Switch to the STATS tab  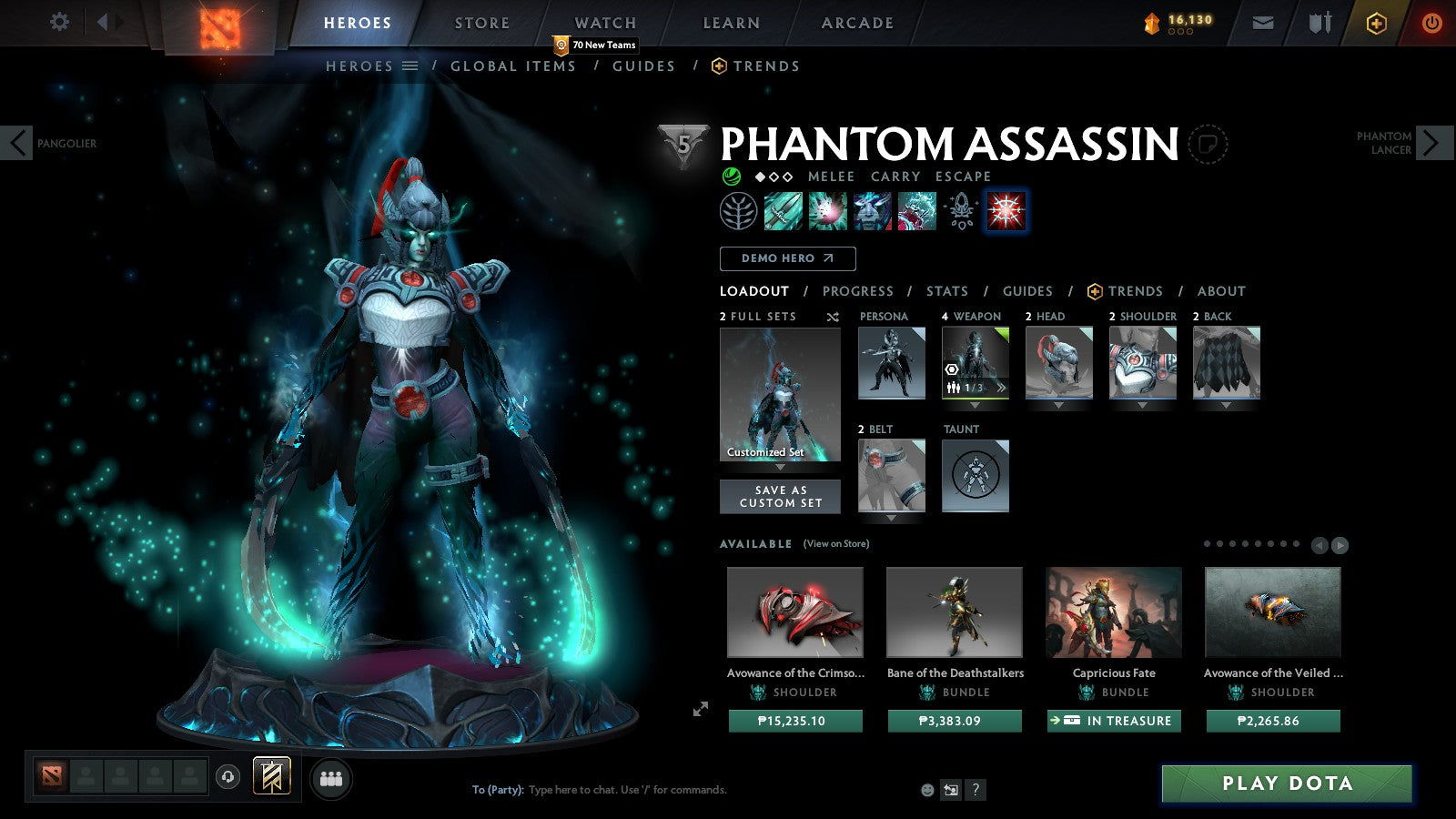click(x=947, y=291)
